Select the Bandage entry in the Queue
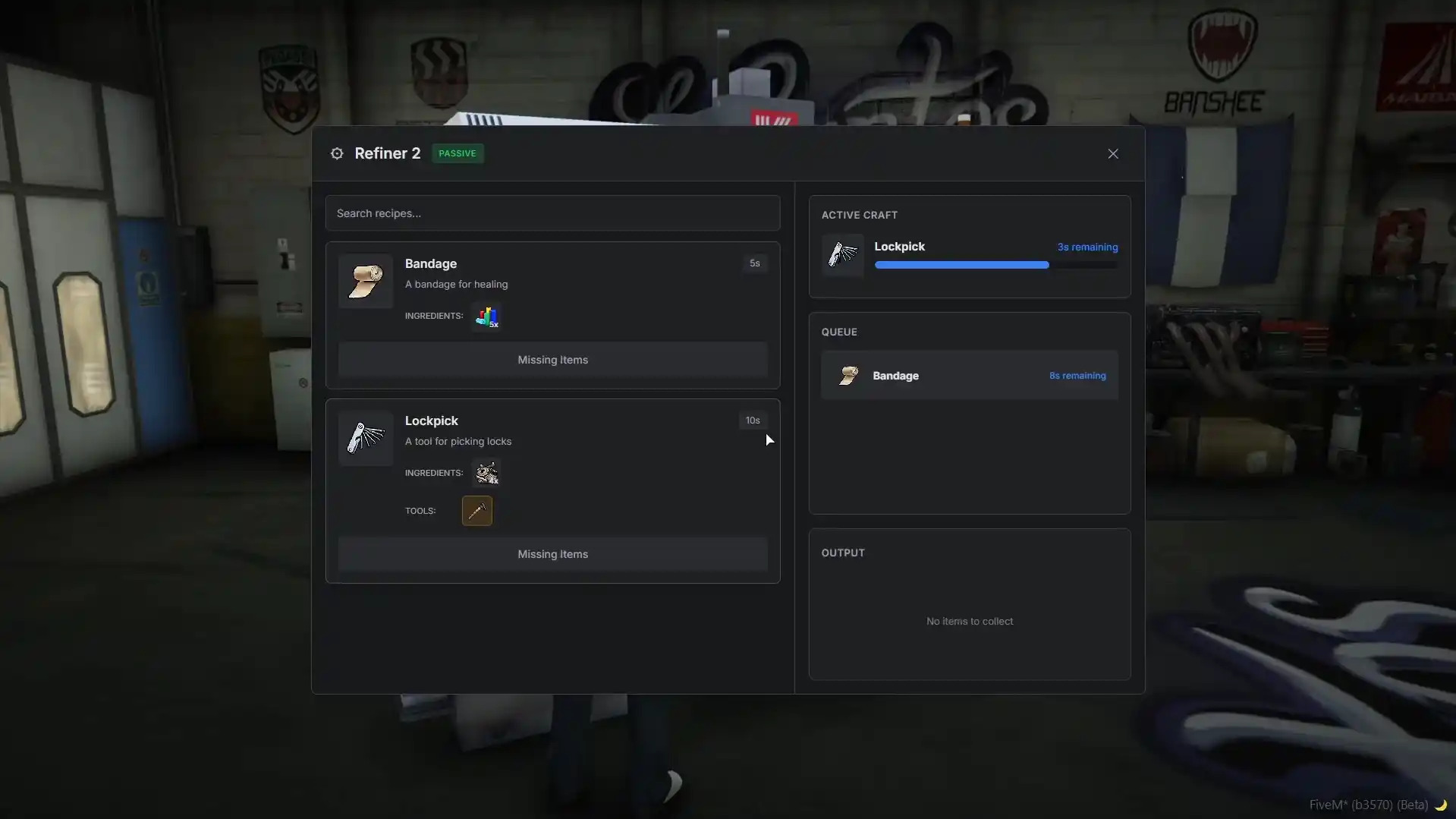 point(969,375)
